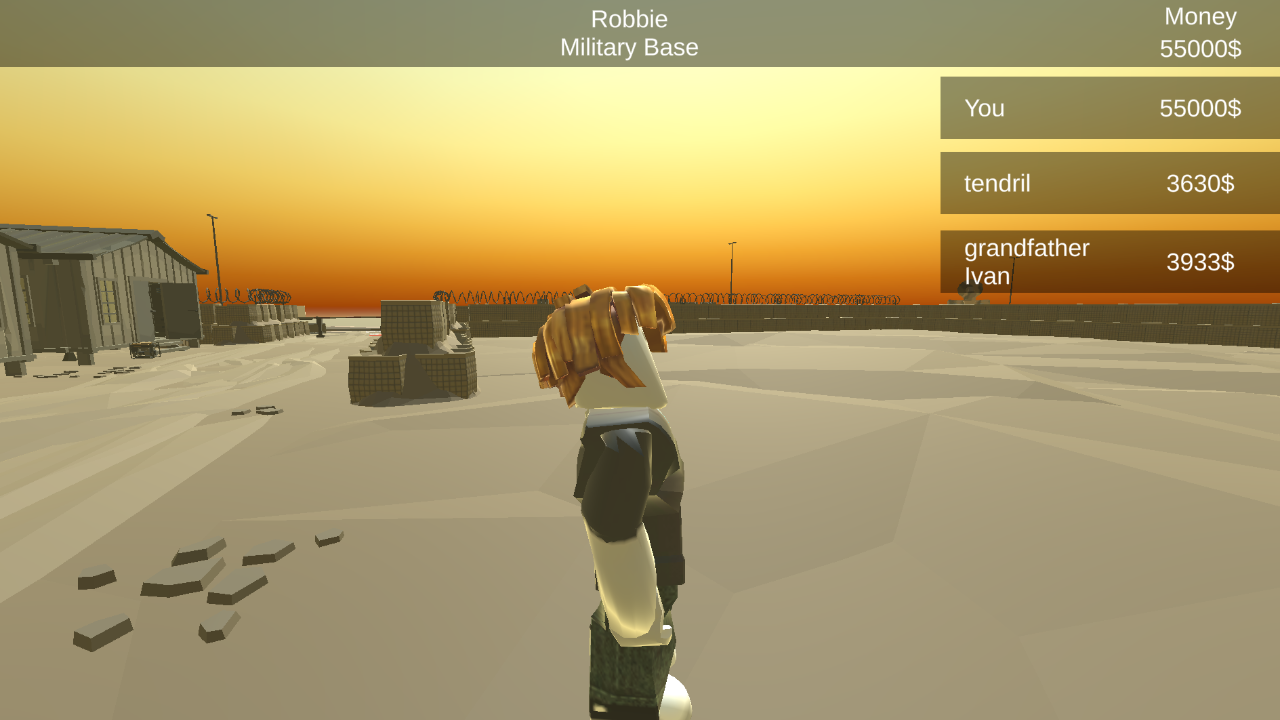Click the 3630$ amount beside tendril
This screenshot has height=720, width=1280.
1199,183
